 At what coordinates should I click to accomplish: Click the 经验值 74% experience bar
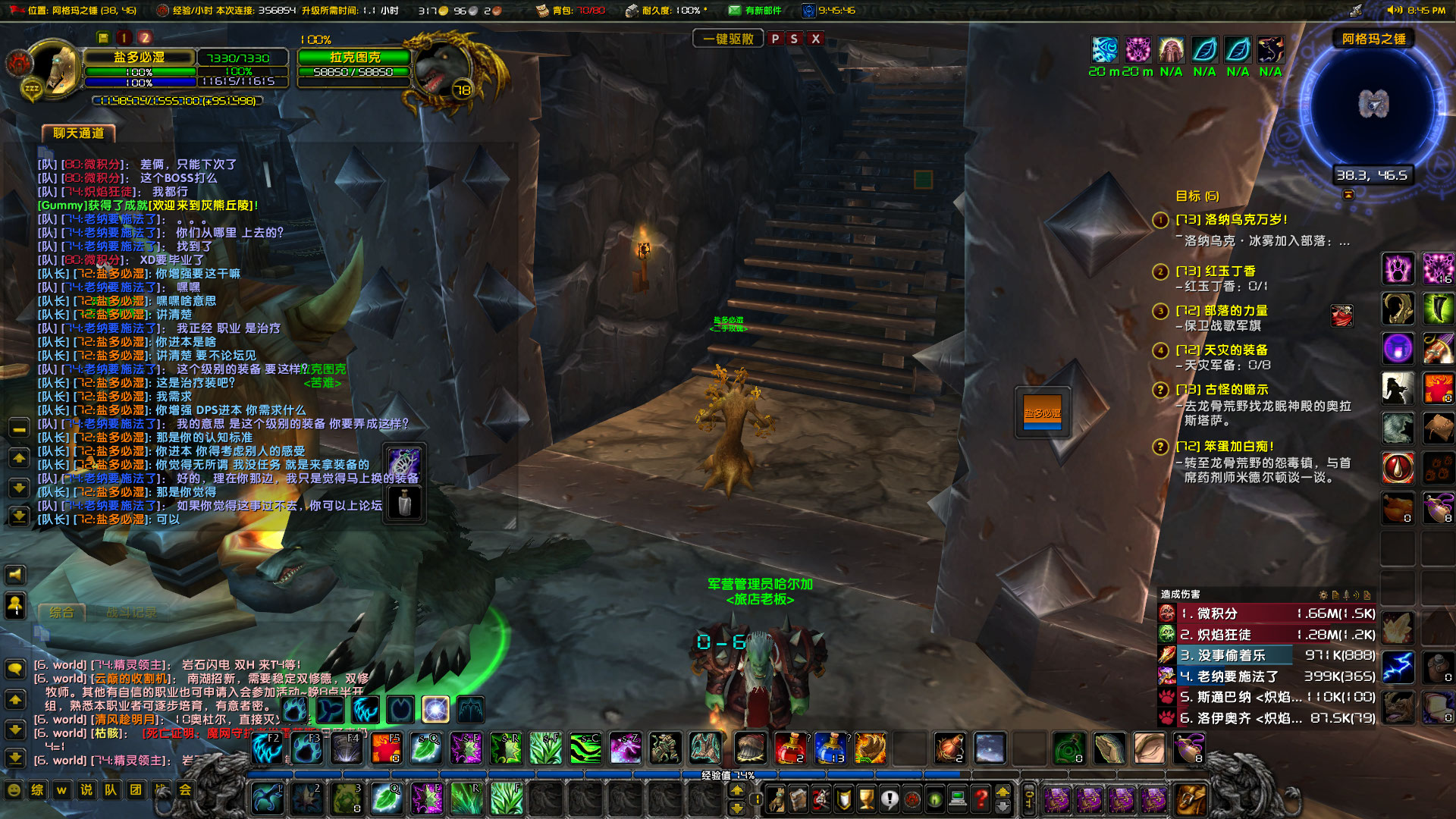[728, 776]
